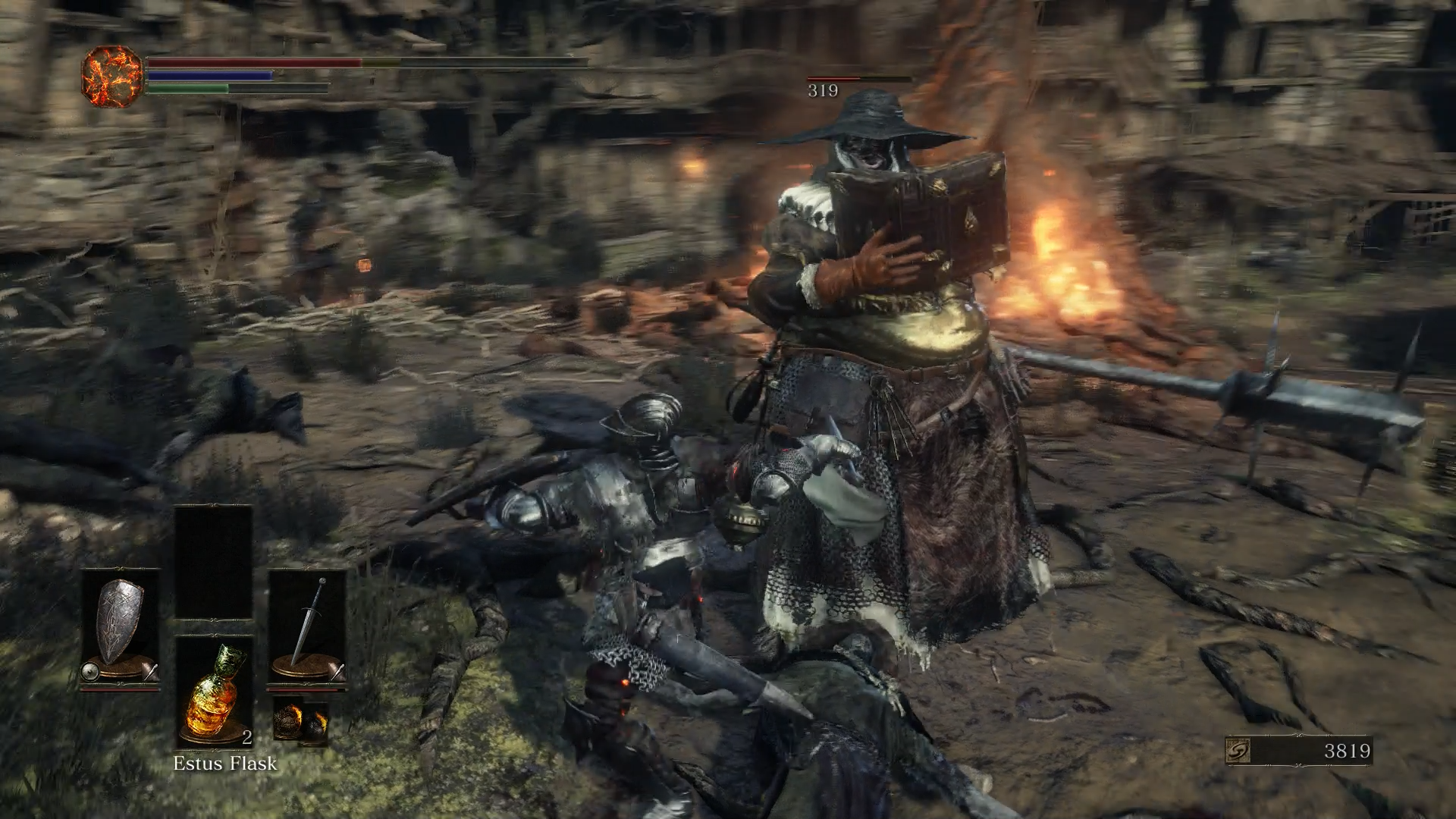The image size is (1456, 819).
Task: Click the glowing ember status icon
Action: pos(111,75)
